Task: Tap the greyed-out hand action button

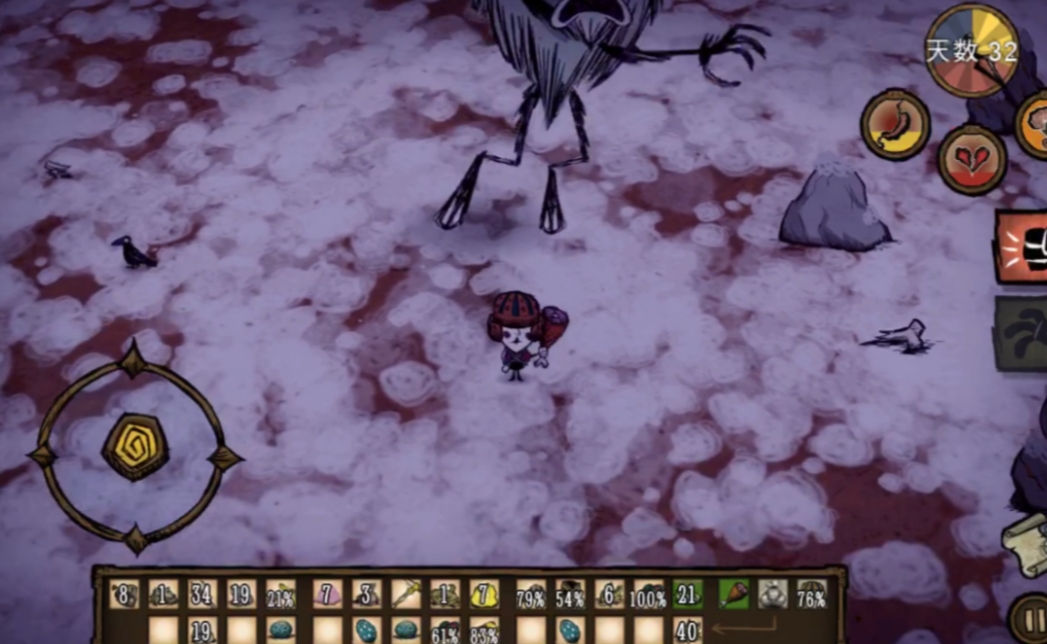Action: [x=1023, y=334]
